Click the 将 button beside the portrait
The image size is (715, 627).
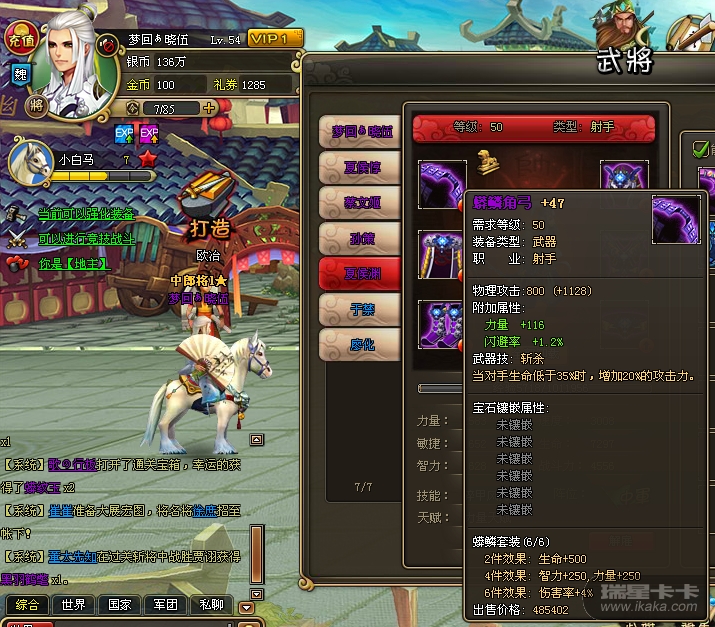click(36, 104)
